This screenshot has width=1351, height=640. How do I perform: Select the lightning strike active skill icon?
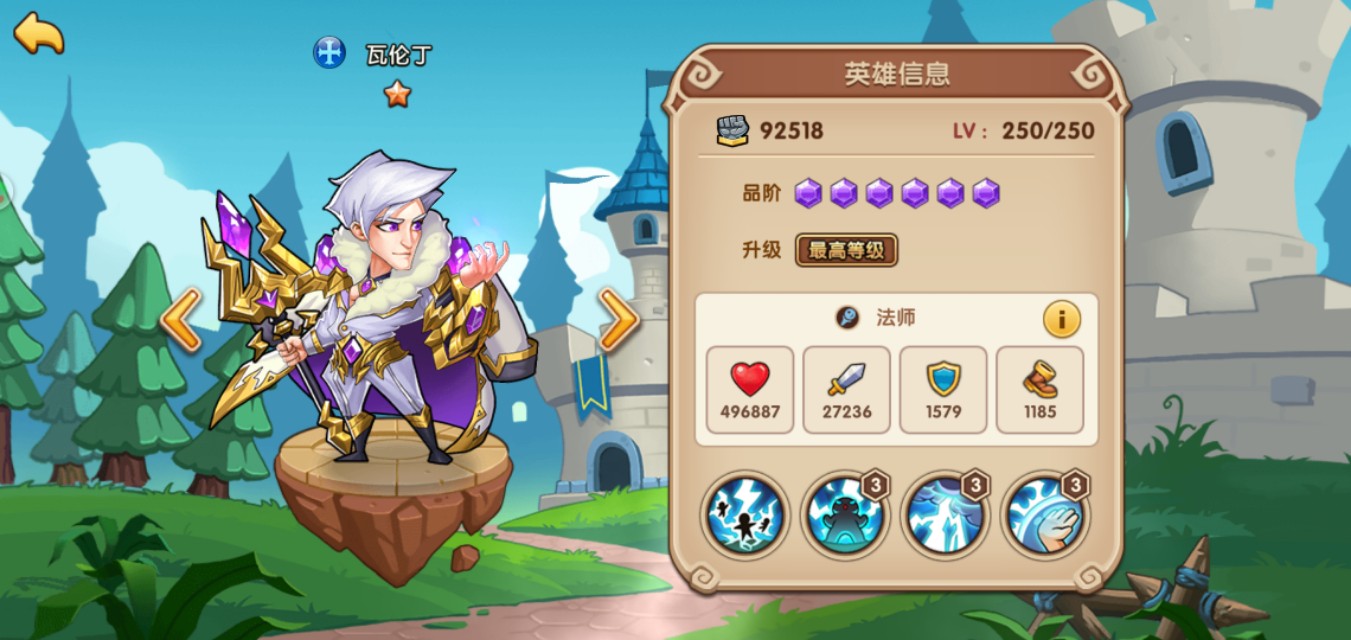click(745, 516)
